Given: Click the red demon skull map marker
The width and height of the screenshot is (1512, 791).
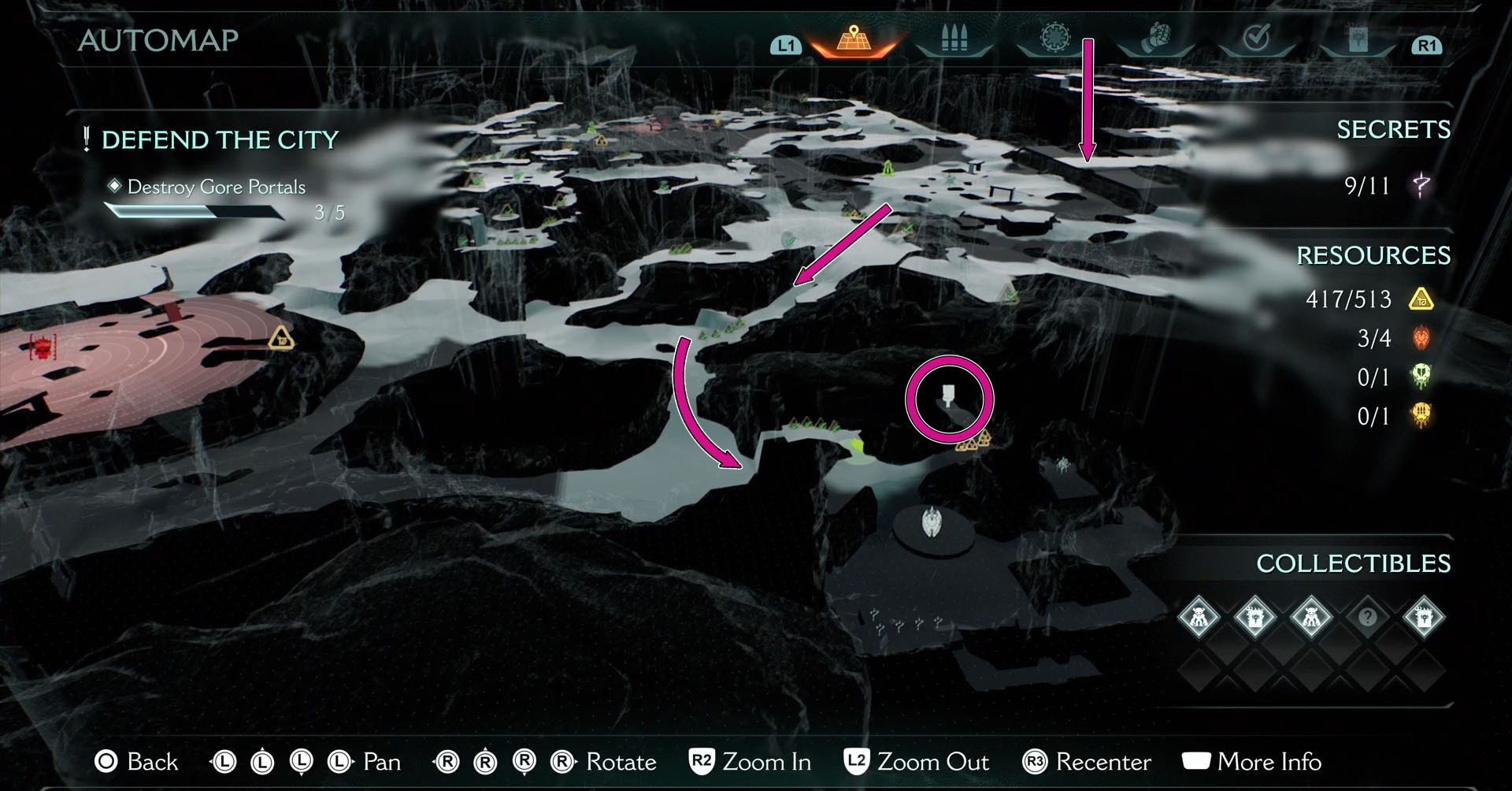Looking at the screenshot, I should pyautogui.click(x=43, y=345).
